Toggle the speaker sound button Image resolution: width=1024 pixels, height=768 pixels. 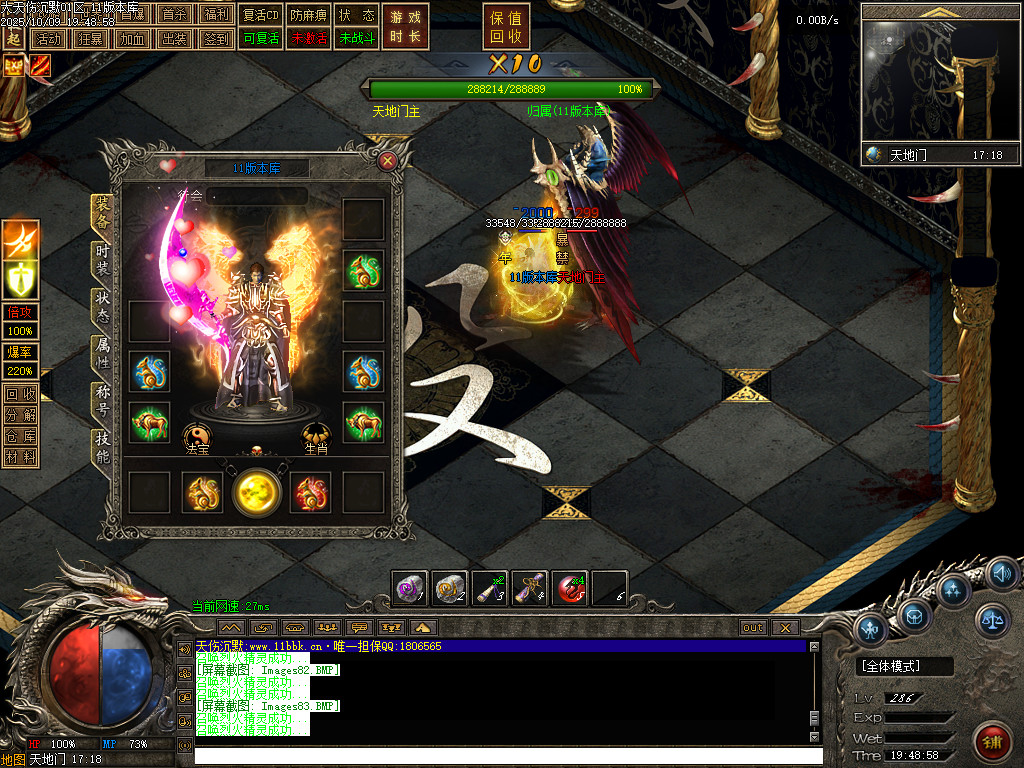click(1002, 574)
